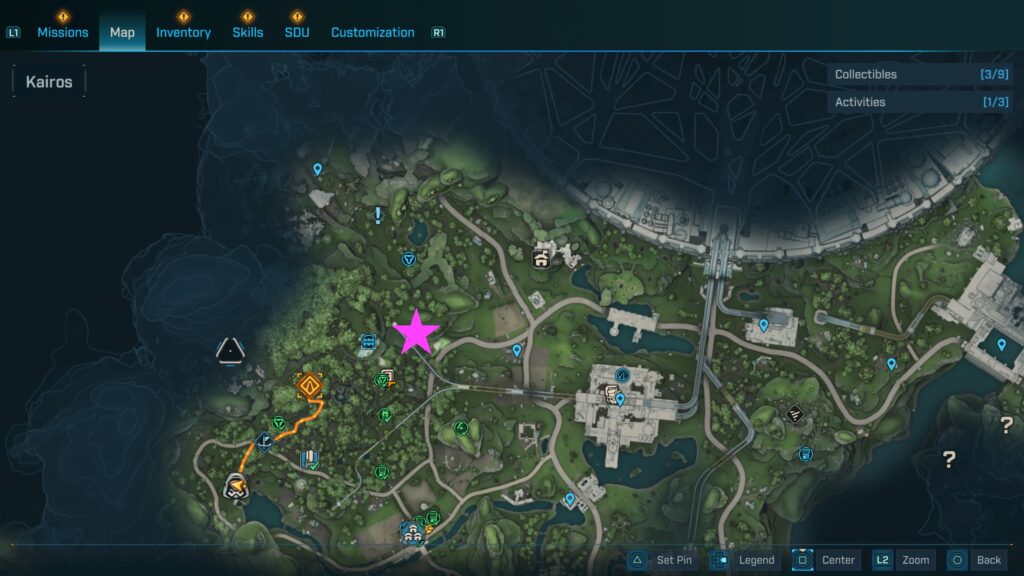Show the Collectibles list
The image size is (1024, 576).
(x=920, y=74)
